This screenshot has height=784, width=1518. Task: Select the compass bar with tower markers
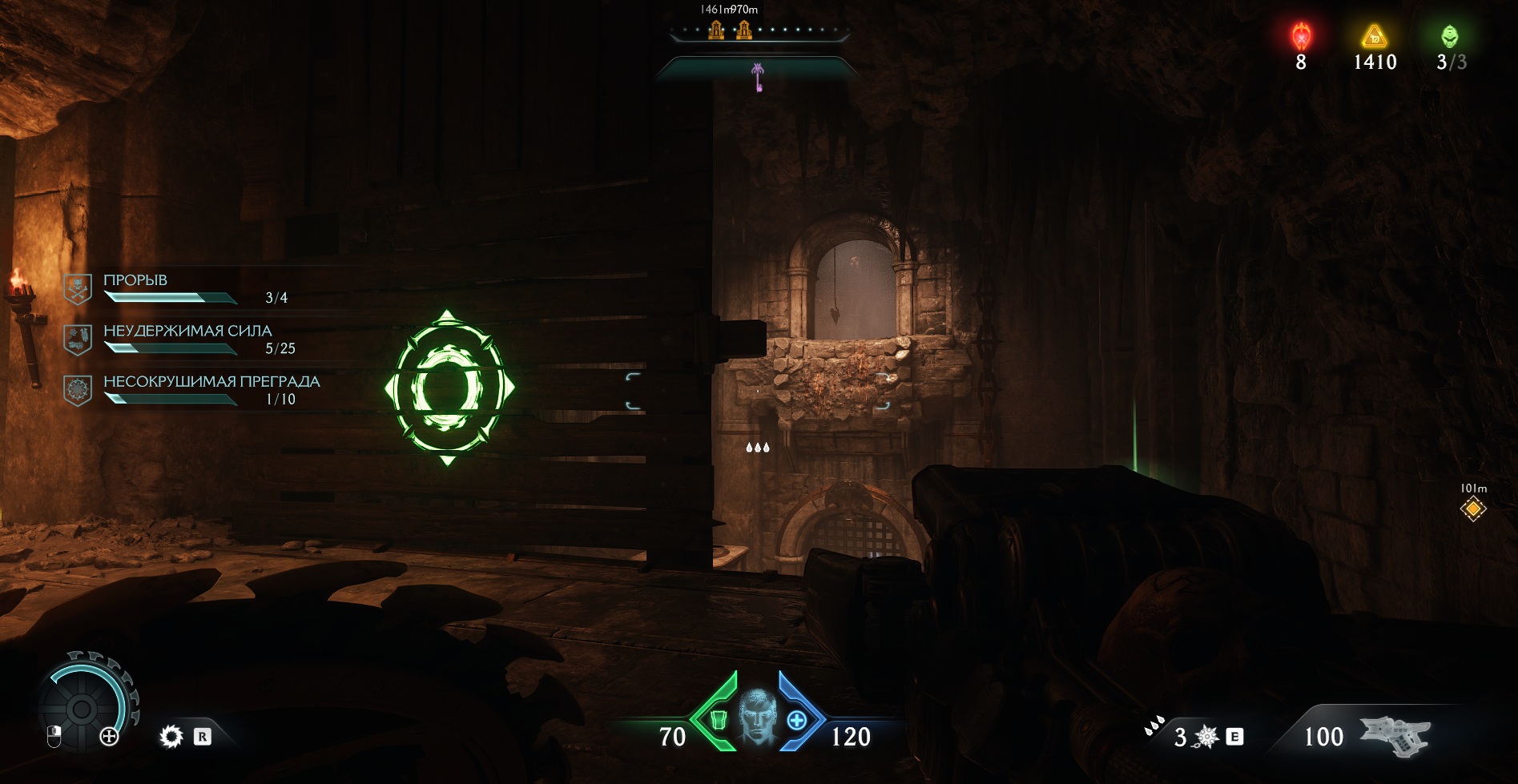point(759,32)
